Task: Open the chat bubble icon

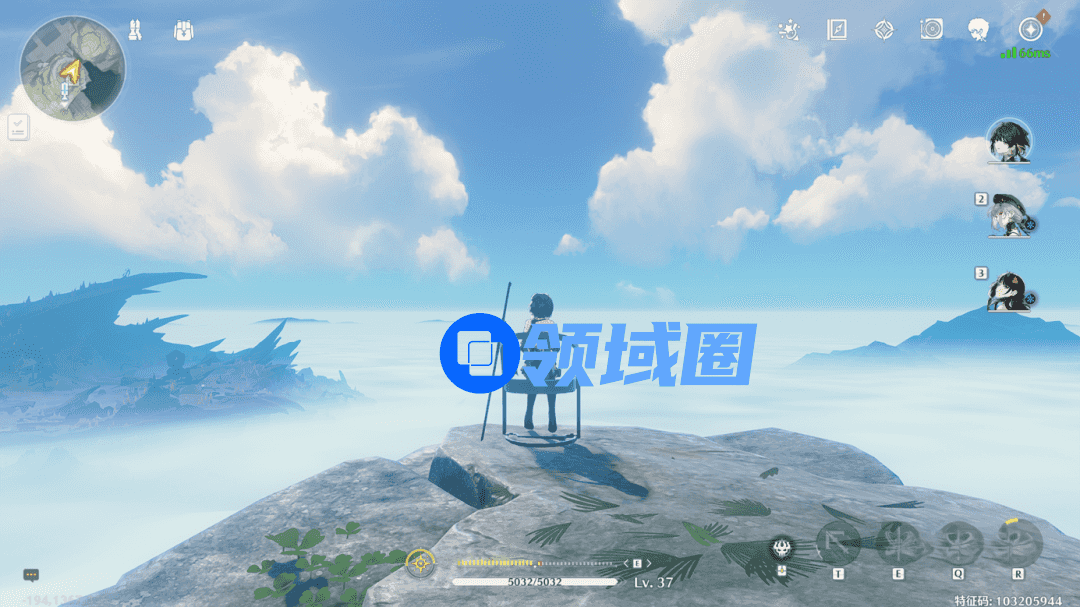Action: point(31,575)
